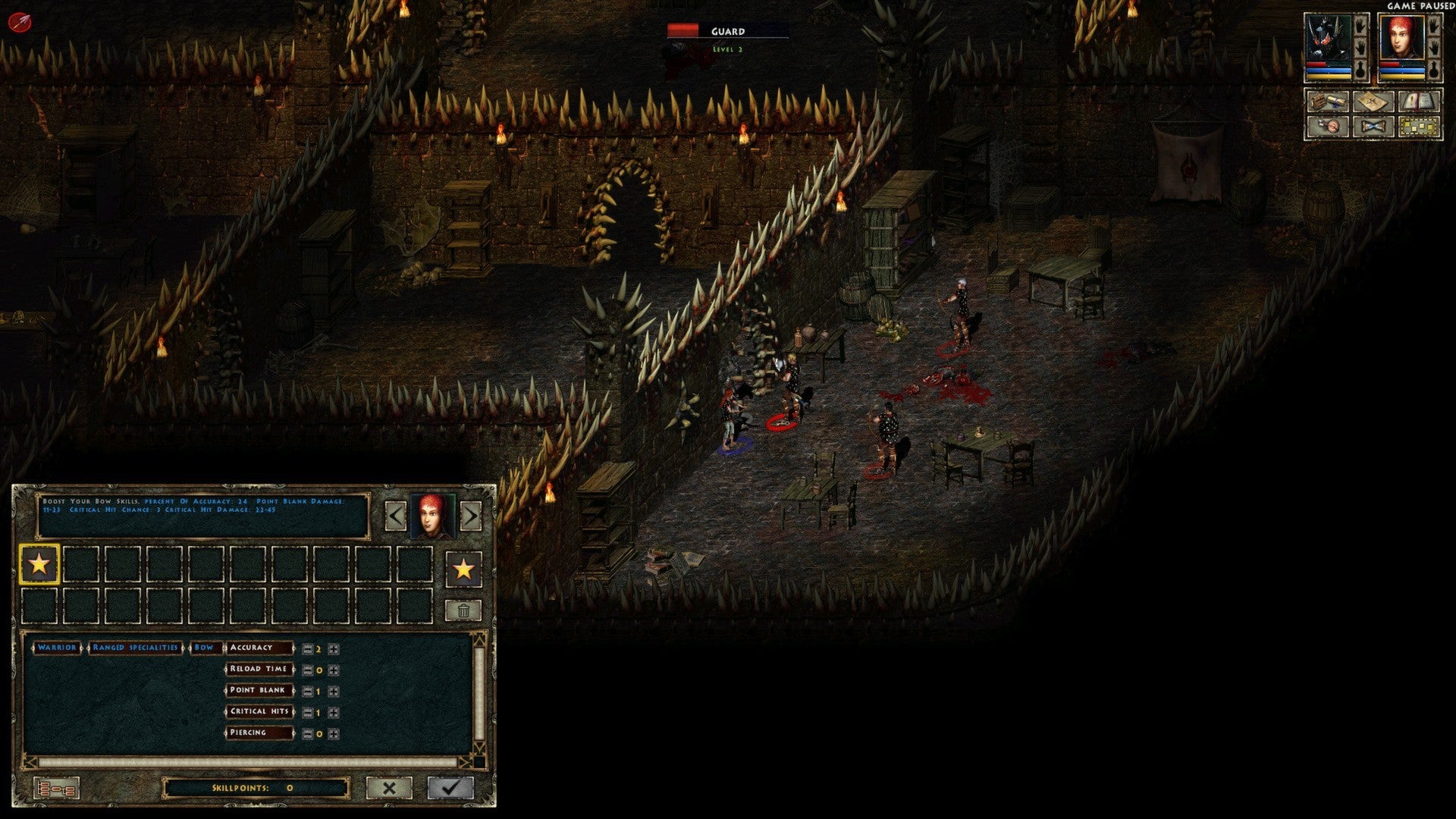Cancel skill changes with the X button
This screenshot has width=1456, height=819.
(389, 788)
